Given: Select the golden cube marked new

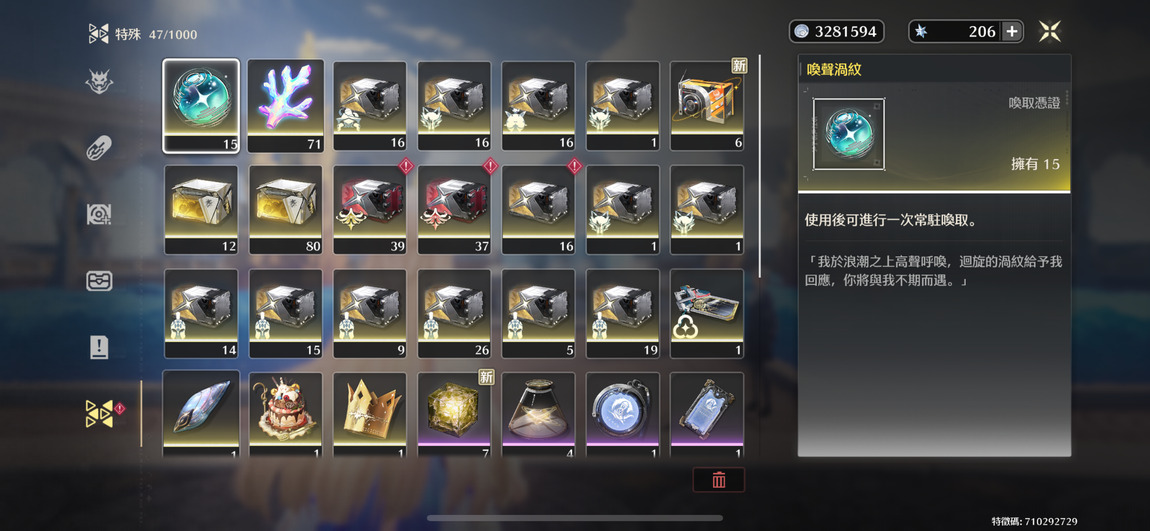Looking at the screenshot, I should (454, 412).
